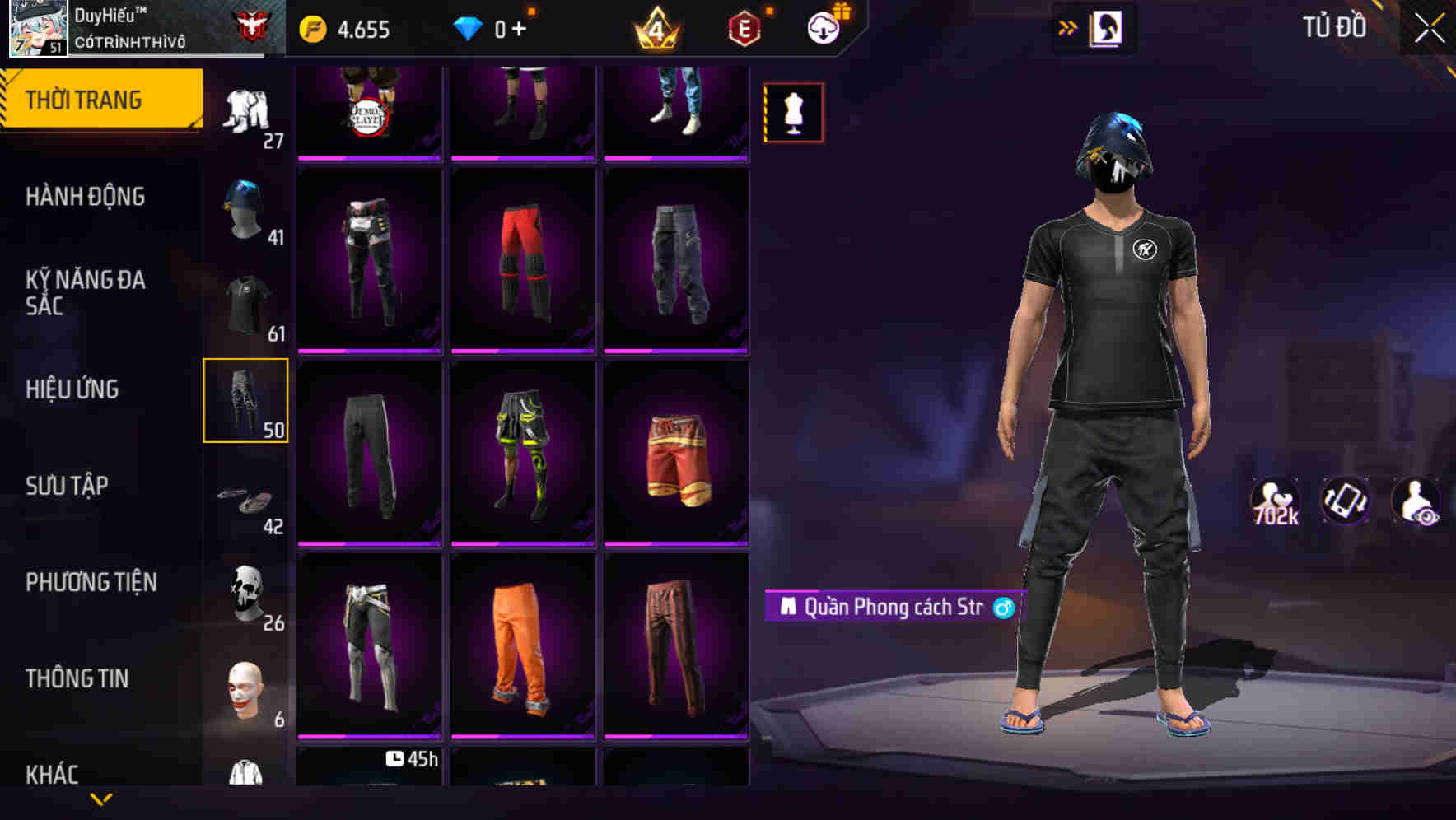Switch to the HÀNH ĐỘNG tab
The height and width of the screenshot is (820, 1456).
[86, 197]
